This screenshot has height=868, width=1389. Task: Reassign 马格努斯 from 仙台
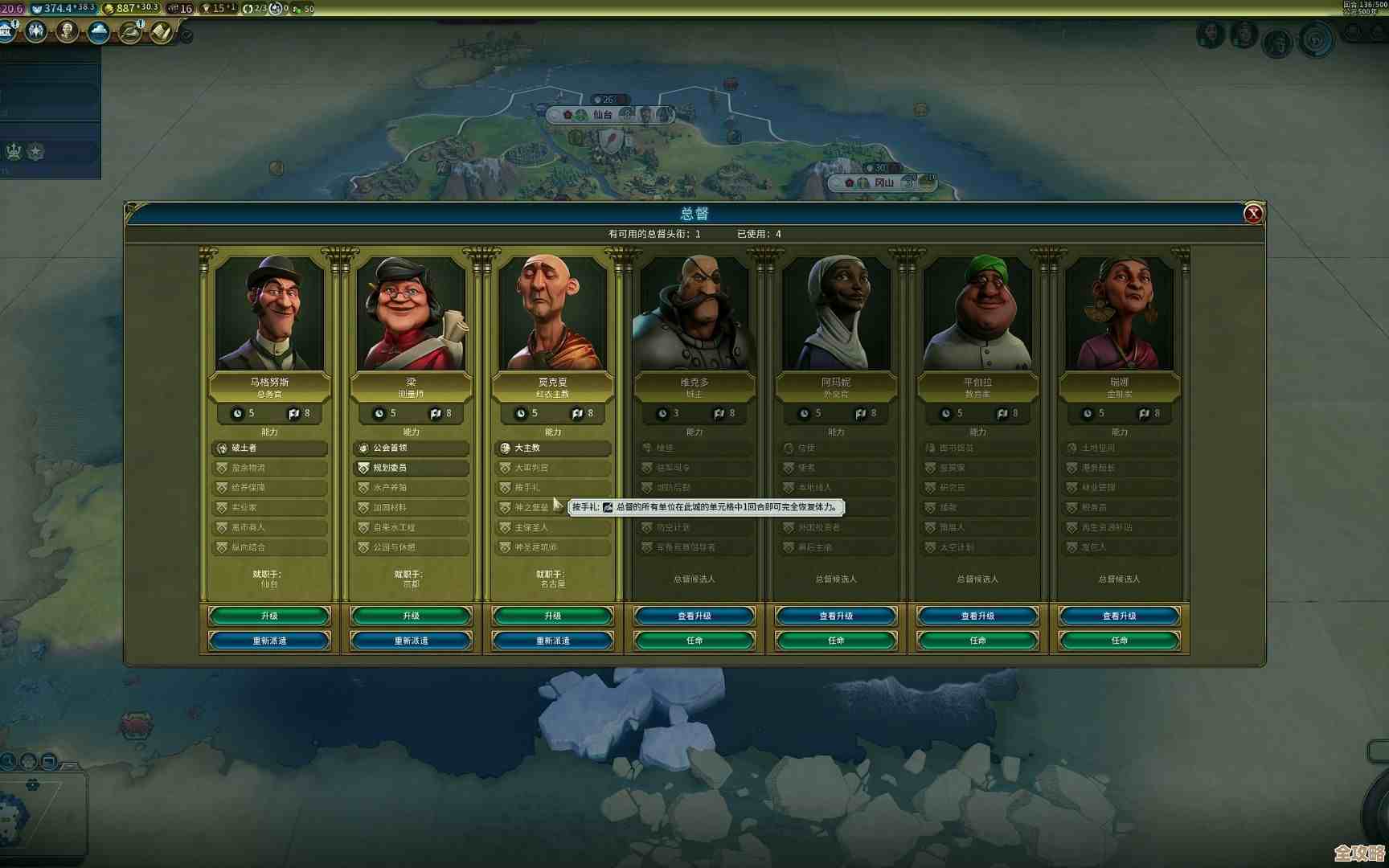pos(269,641)
